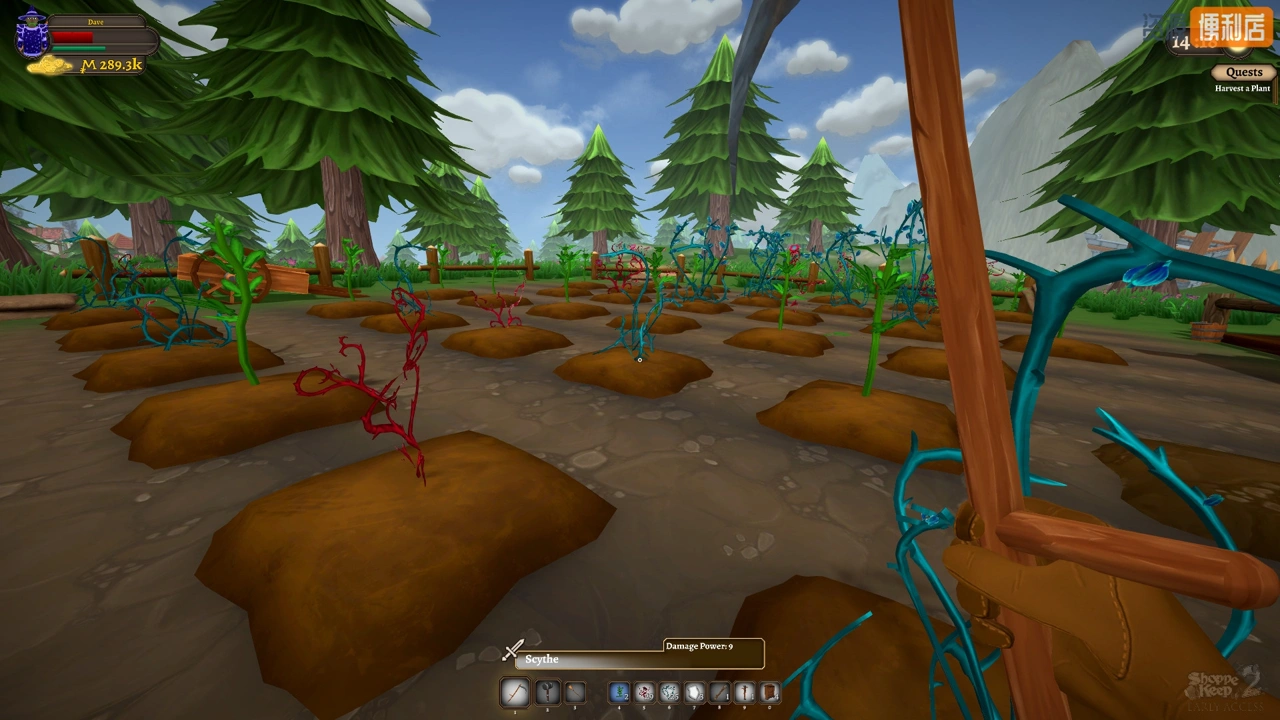Select the wooden cabinet hotbar slot
The height and width of the screenshot is (720, 1280).
pos(769,692)
